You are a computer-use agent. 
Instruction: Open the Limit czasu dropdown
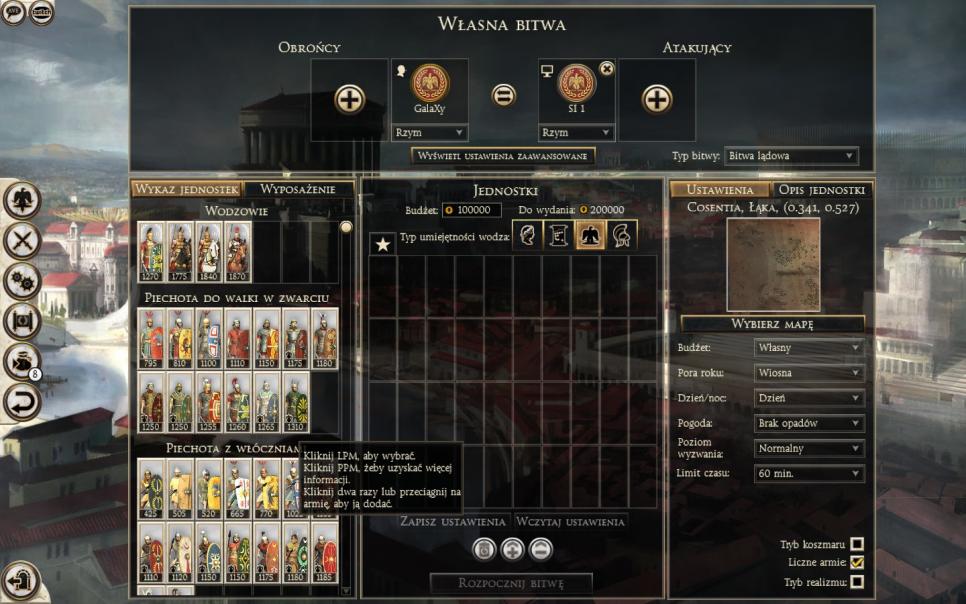point(808,473)
